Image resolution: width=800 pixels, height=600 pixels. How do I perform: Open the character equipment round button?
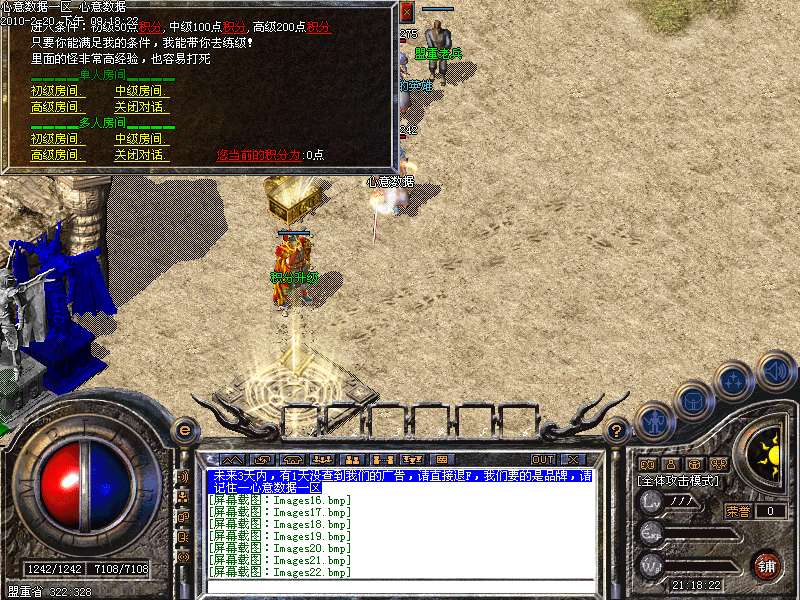coord(655,421)
